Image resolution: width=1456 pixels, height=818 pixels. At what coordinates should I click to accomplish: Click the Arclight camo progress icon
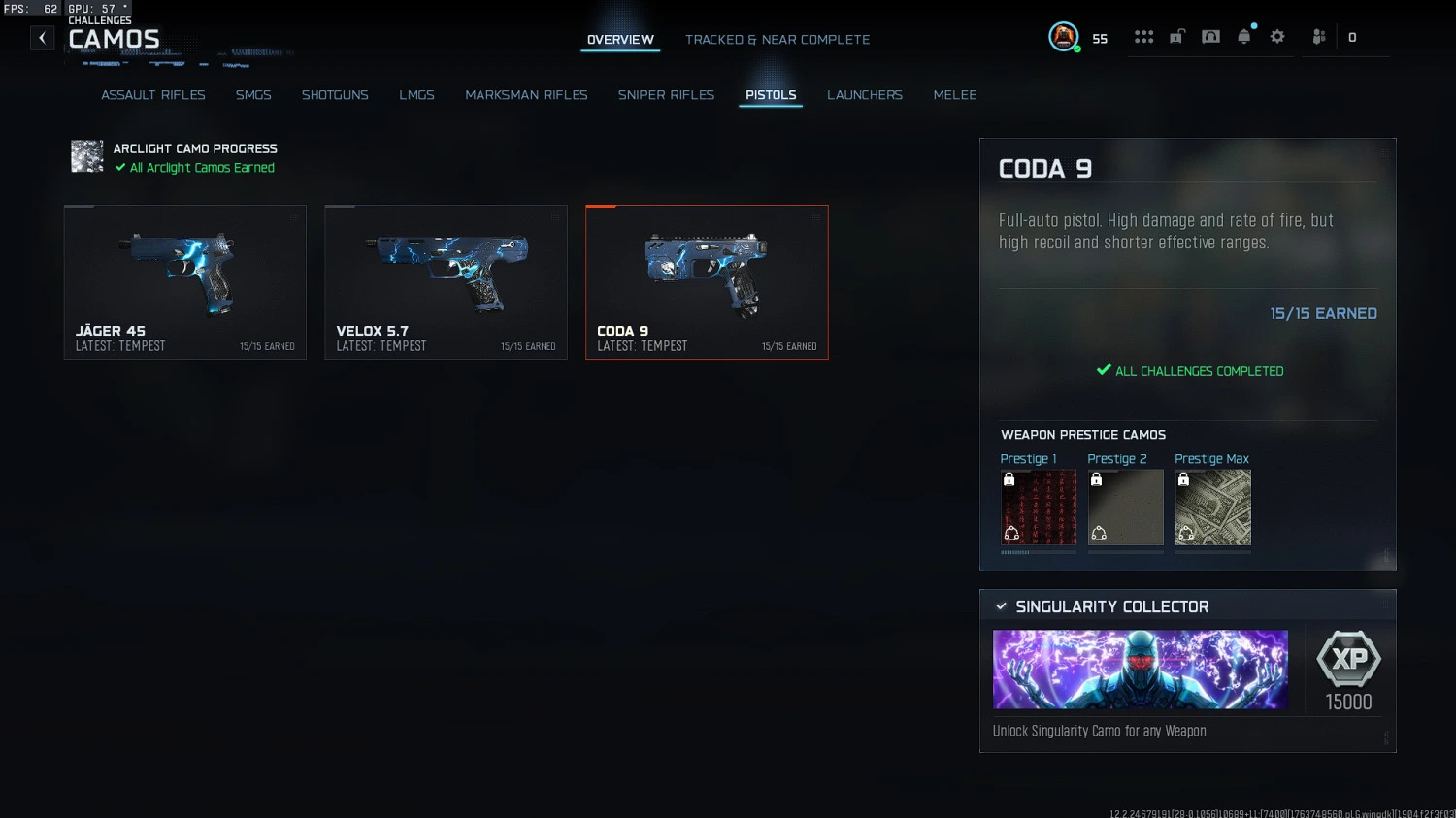coord(86,155)
